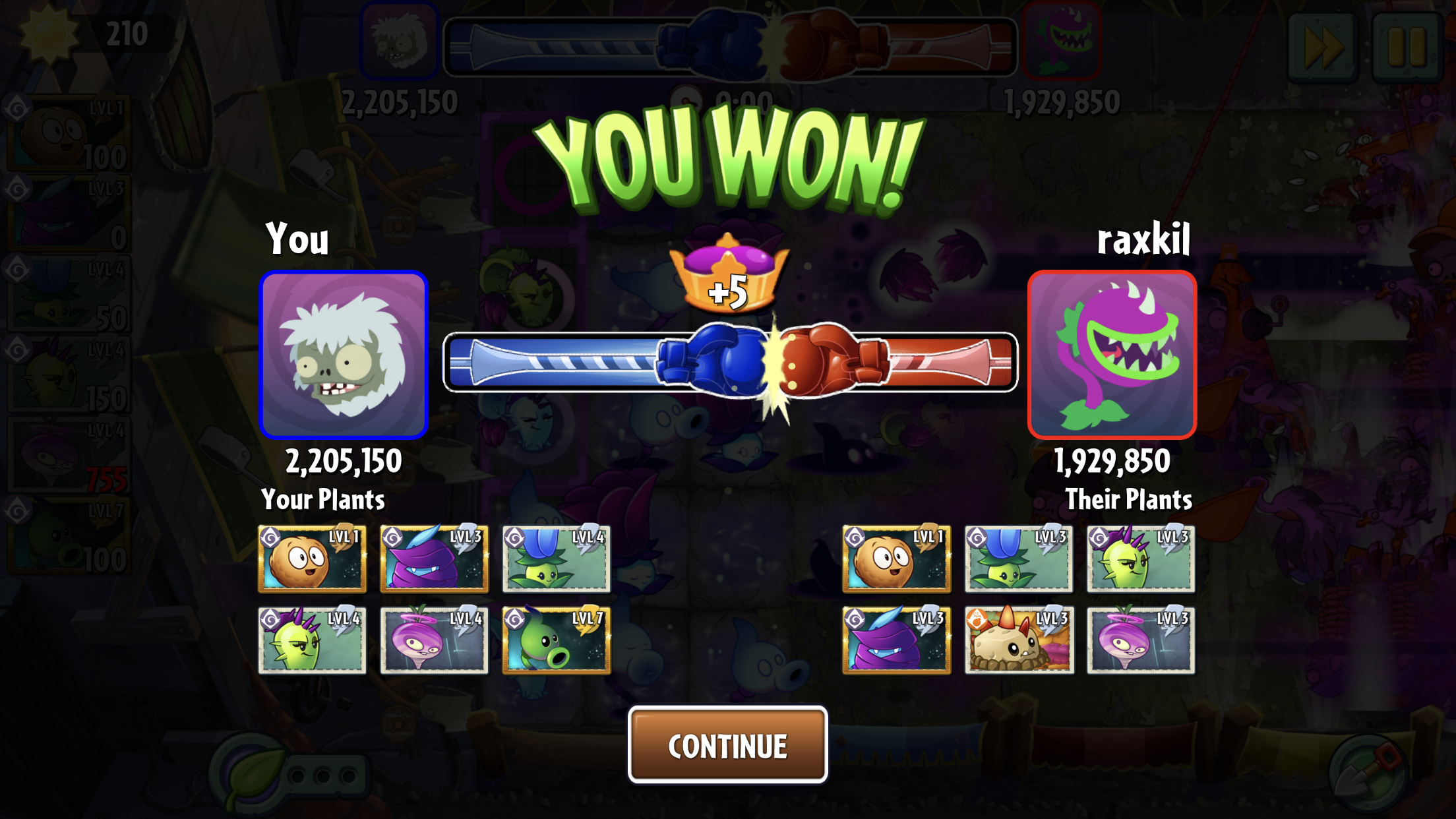Pick your LVL 4 Moonflower card
This screenshot has height=819, width=1456.
(556, 559)
